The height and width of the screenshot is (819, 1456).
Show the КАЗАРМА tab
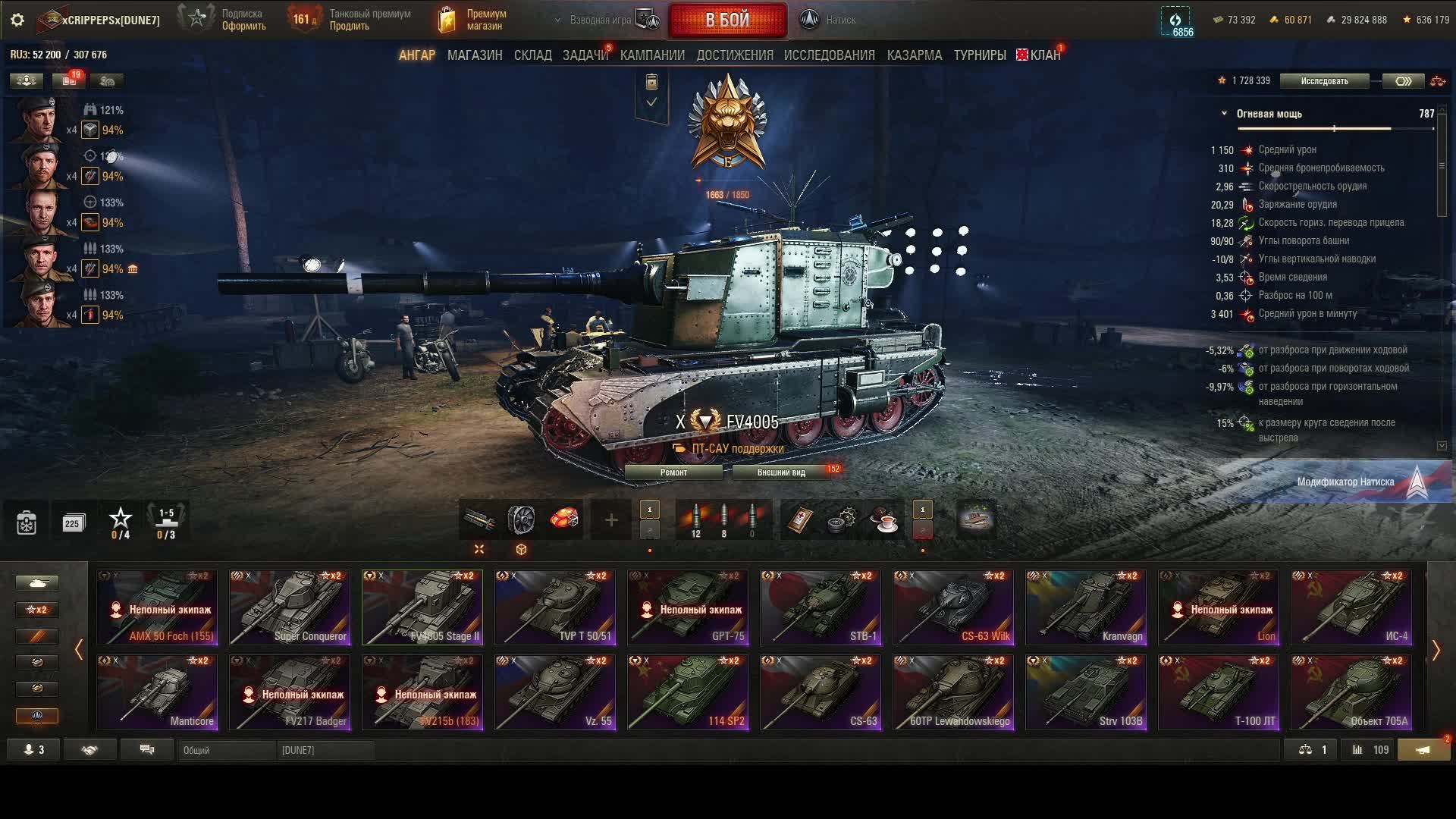tap(914, 55)
